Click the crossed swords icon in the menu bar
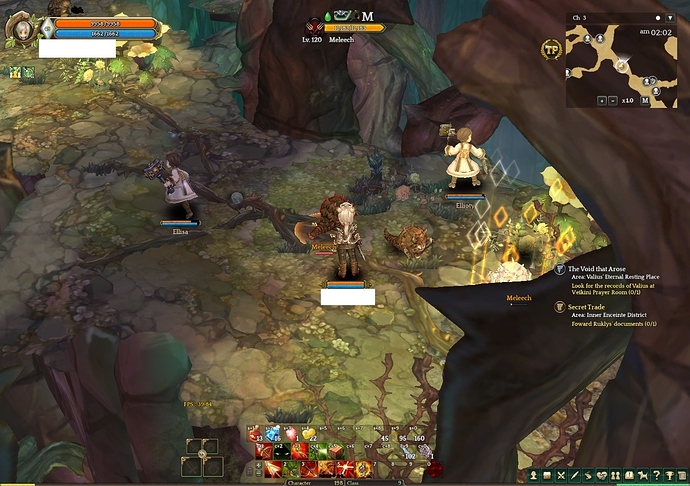Image resolution: width=690 pixels, height=486 pixels. pyautogui.click(x=562, y=474)
